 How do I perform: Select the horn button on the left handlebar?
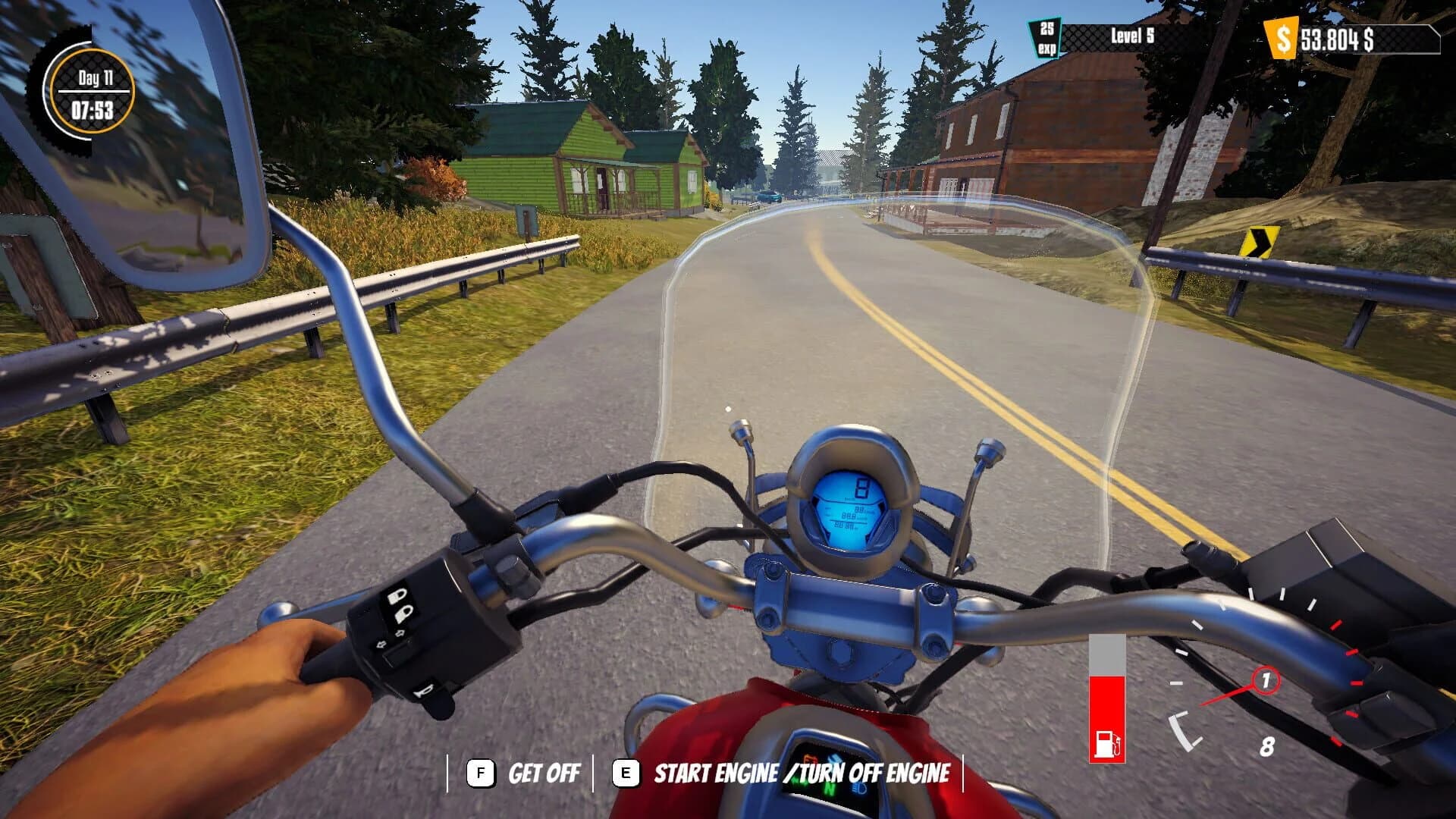point(425,691)
